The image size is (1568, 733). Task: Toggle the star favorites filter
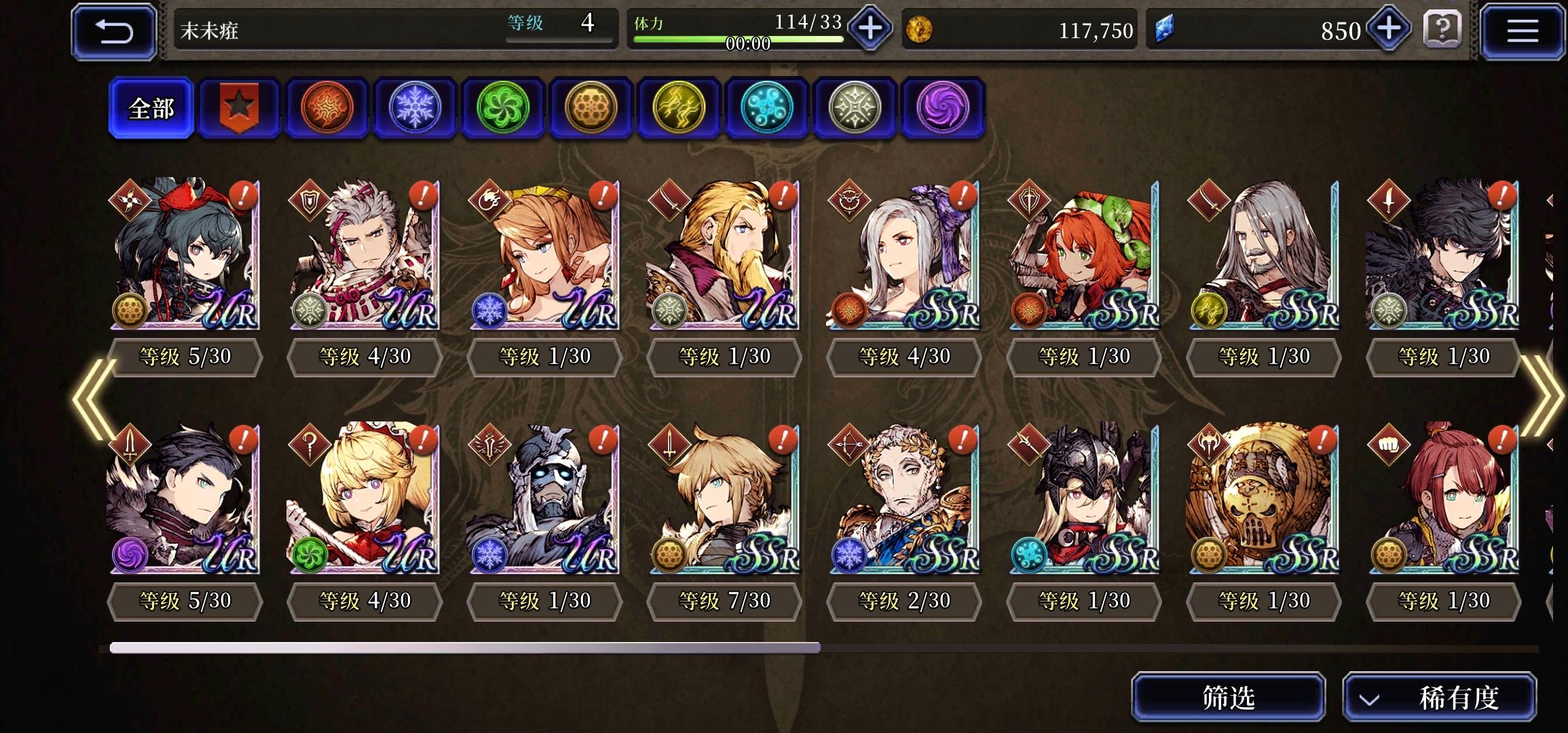coord(239,107)
